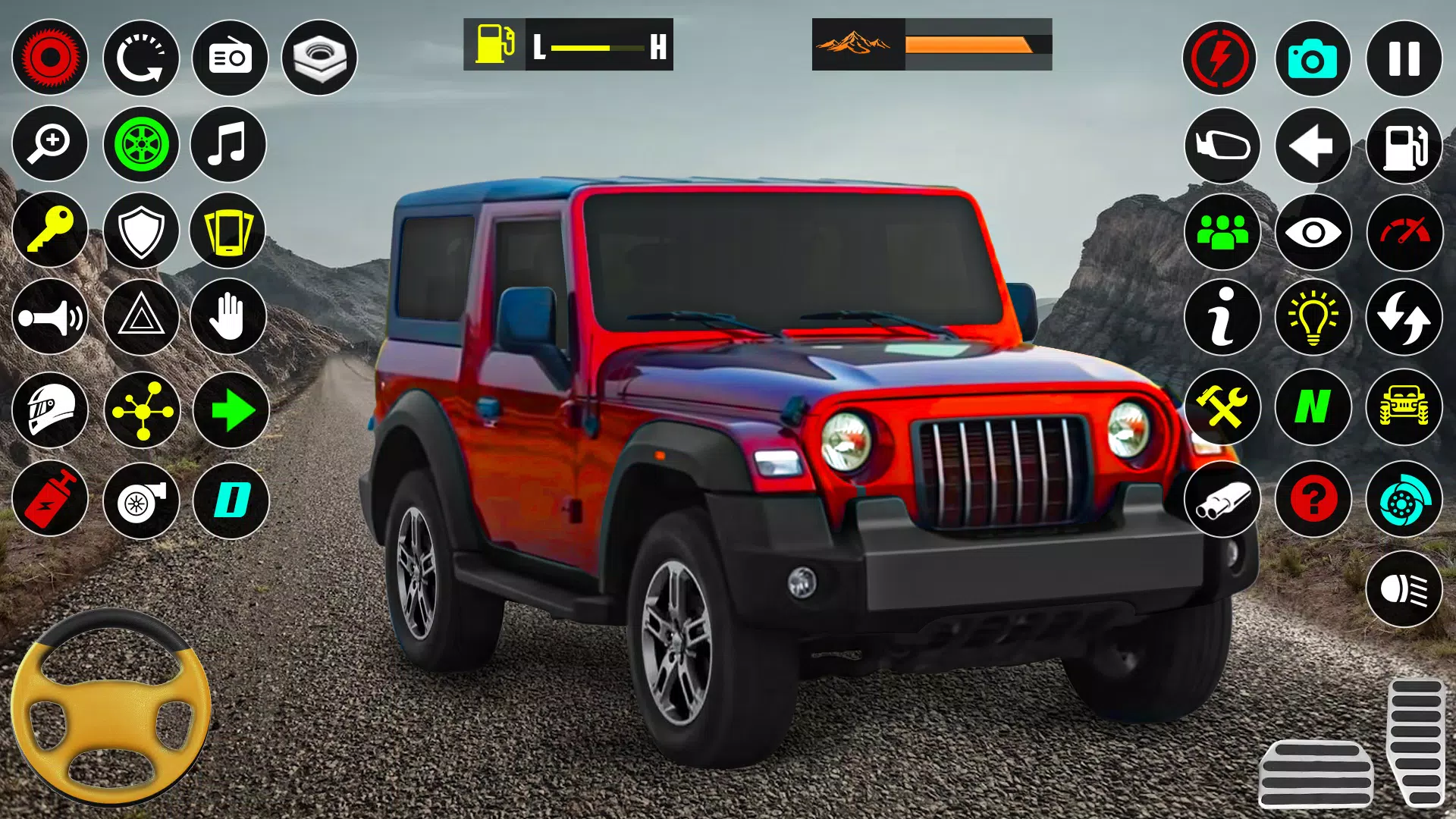Pause the game
The width and height of the screenshot is (1456, 819).
[x=1404, y=58]
